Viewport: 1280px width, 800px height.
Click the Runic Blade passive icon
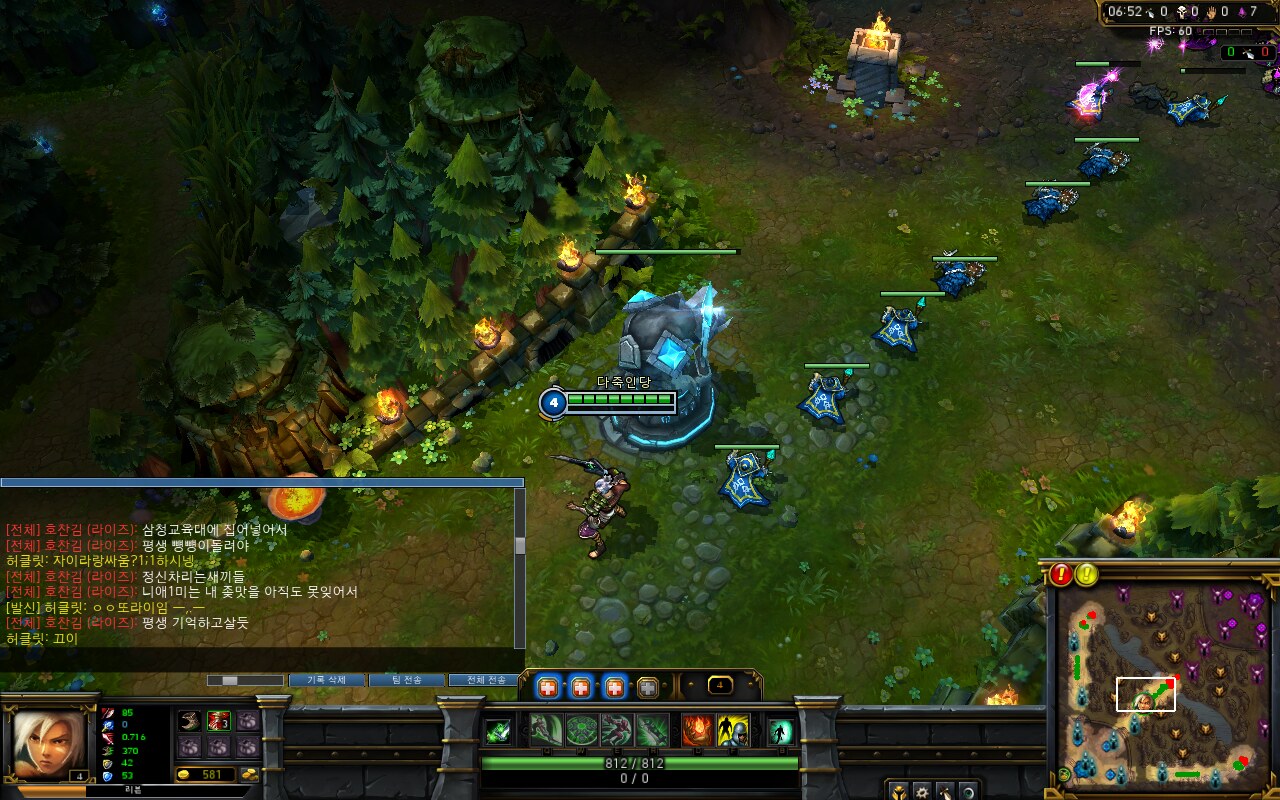(497, 731)
